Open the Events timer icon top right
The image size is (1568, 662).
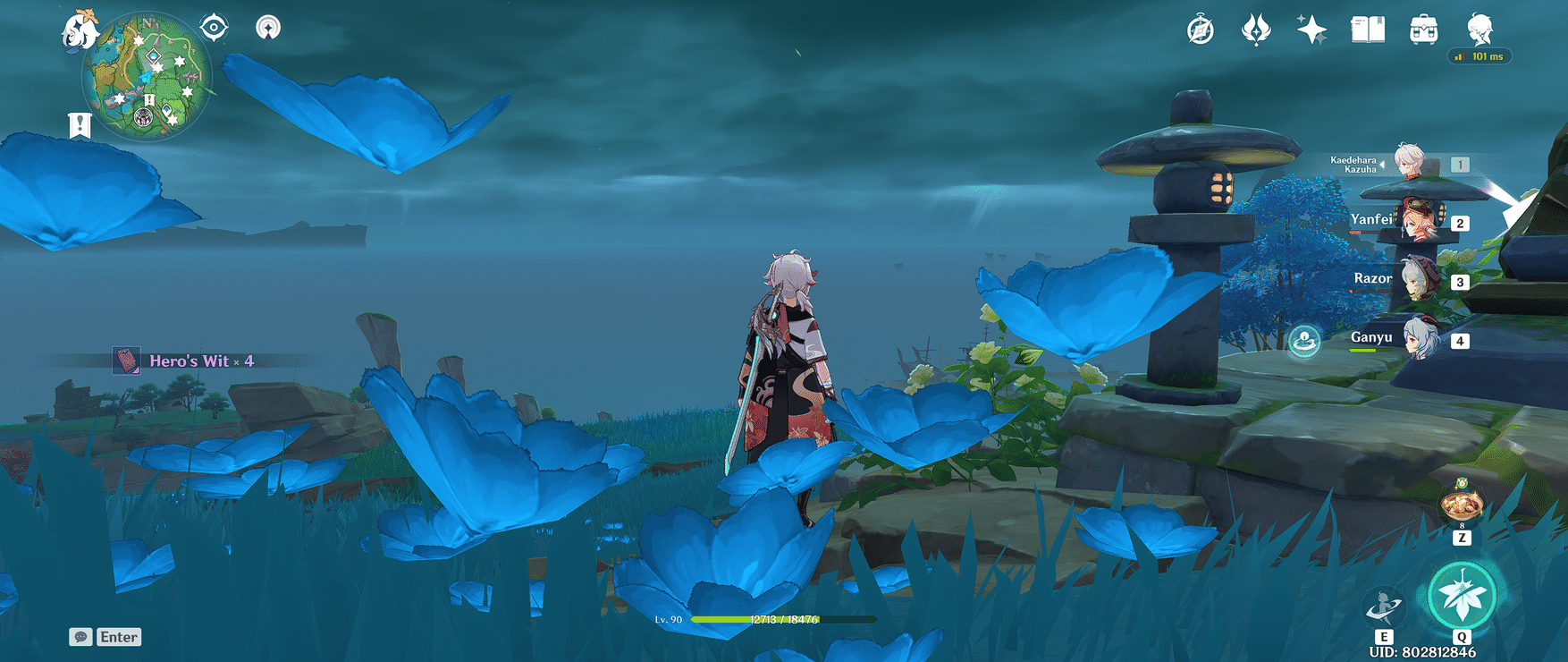point(1201,28)
